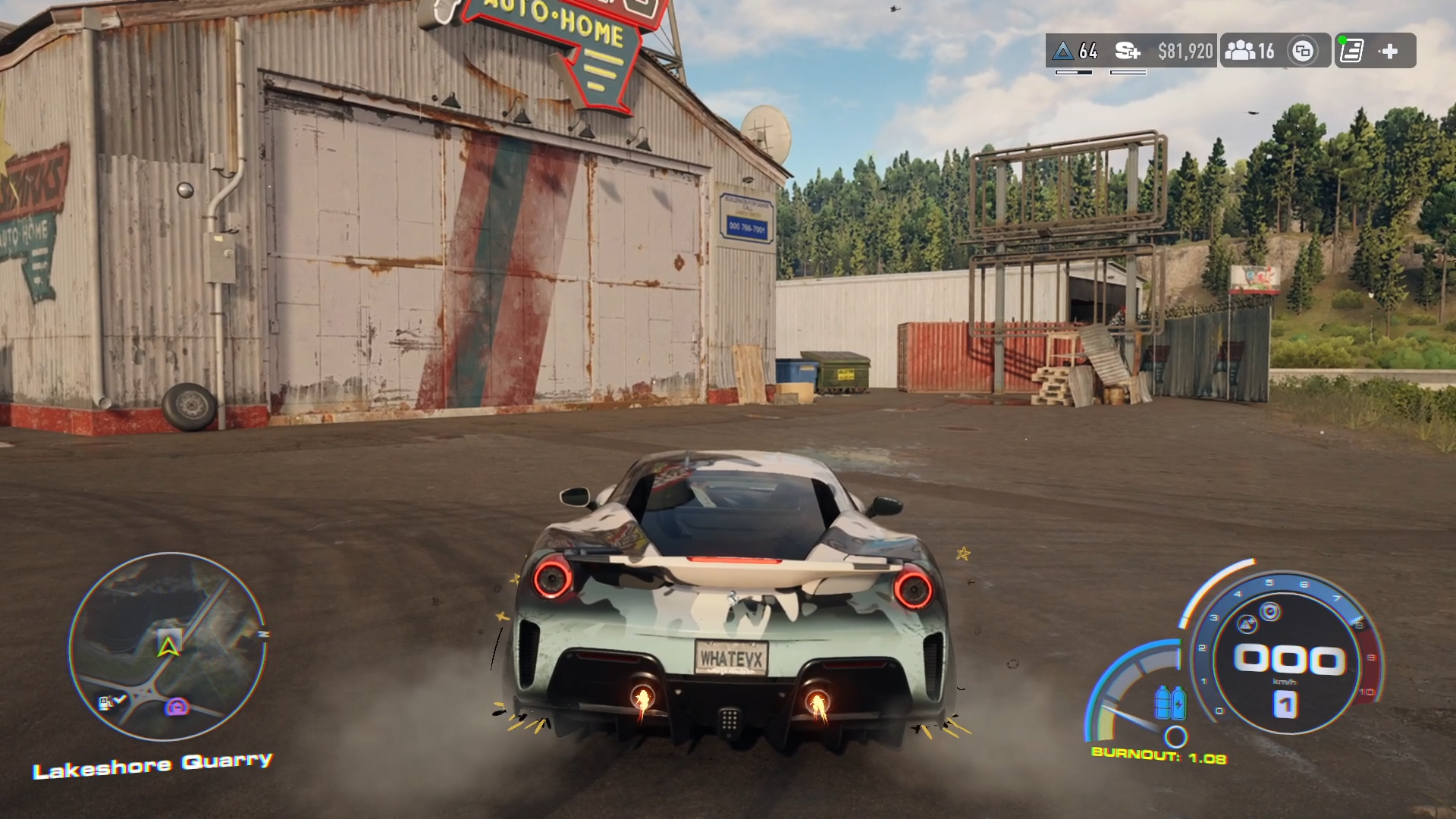The width and height of the screenshot is (1456, 819).
Task: Open the online players icon showing 16
Action: click(1249, 51)
